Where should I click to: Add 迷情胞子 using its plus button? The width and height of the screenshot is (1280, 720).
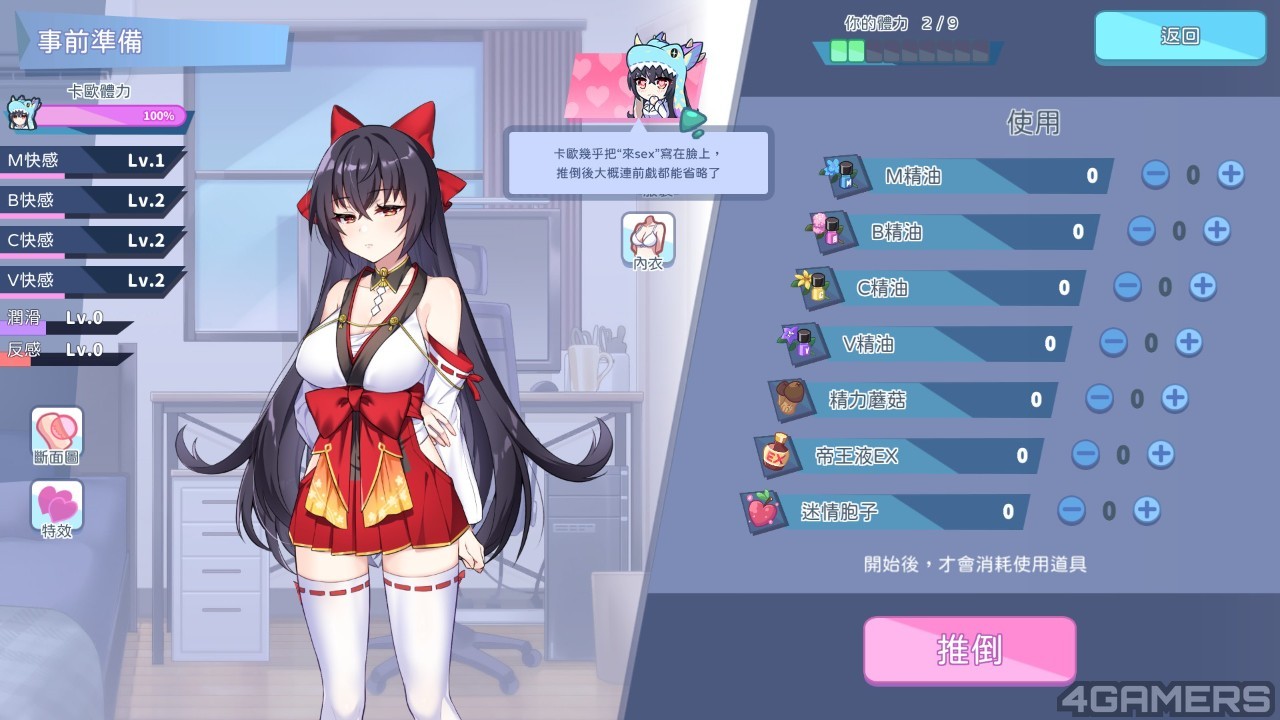coord(1146,511)
